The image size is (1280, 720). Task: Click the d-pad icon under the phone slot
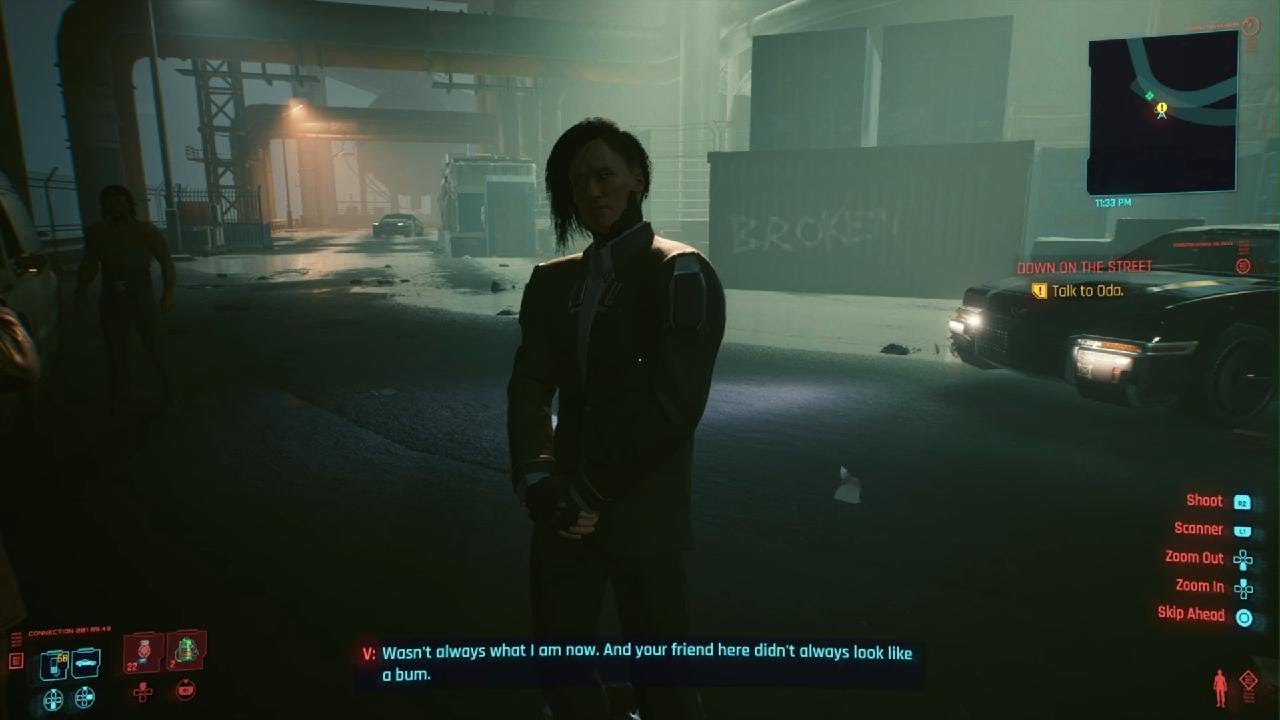[x=53, y=700]
